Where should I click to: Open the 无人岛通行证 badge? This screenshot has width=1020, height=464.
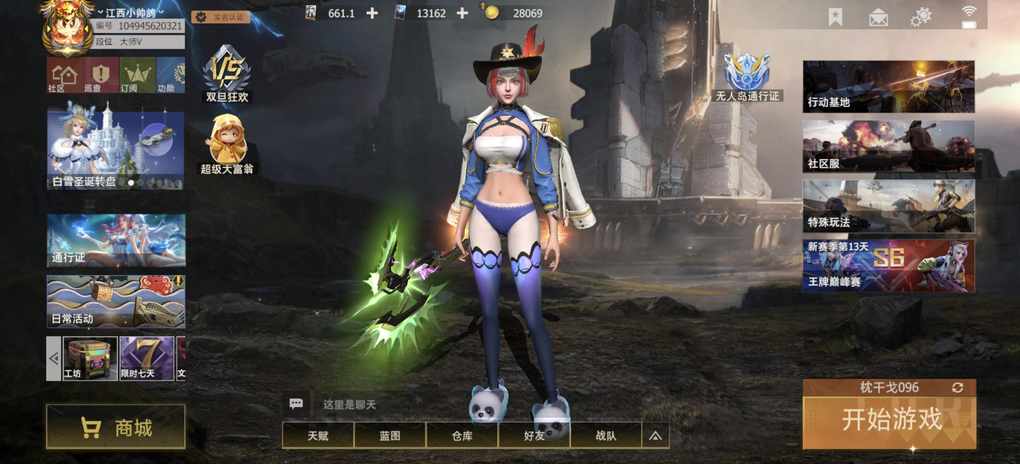[747, 78]
